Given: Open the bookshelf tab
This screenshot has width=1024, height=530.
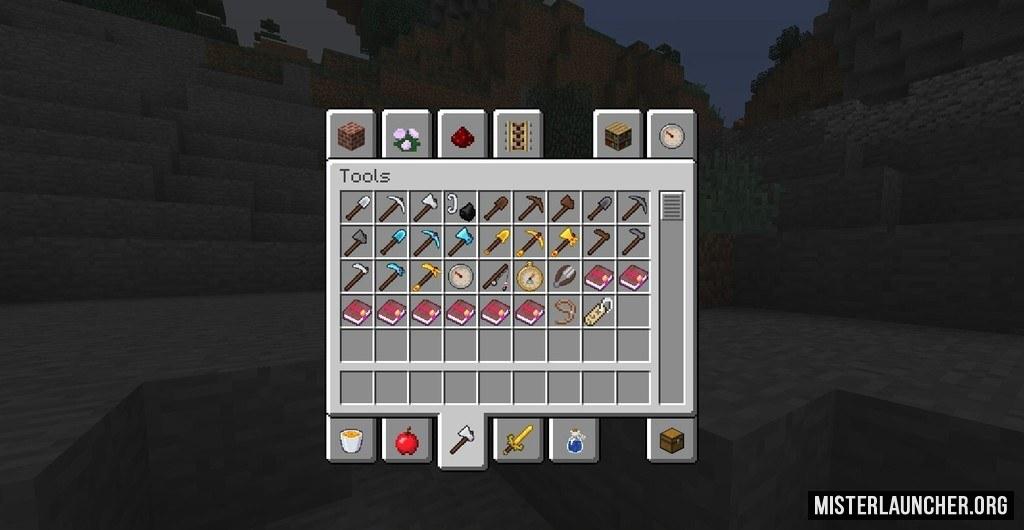Looking at the screenshot, I should coord(617,136).
